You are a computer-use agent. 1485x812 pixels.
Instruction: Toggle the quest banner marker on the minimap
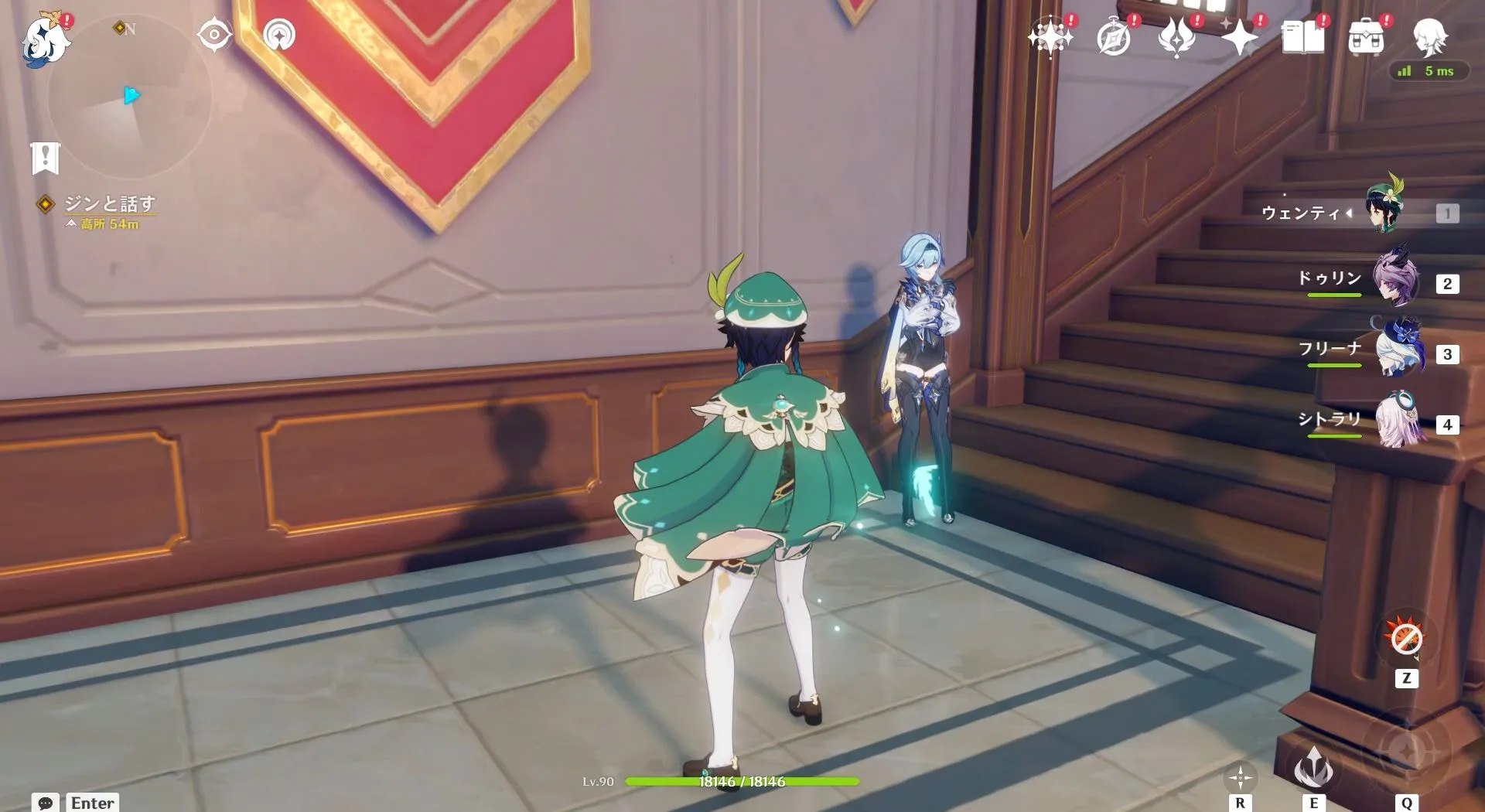pyautogui.click(x=46, y=157)
